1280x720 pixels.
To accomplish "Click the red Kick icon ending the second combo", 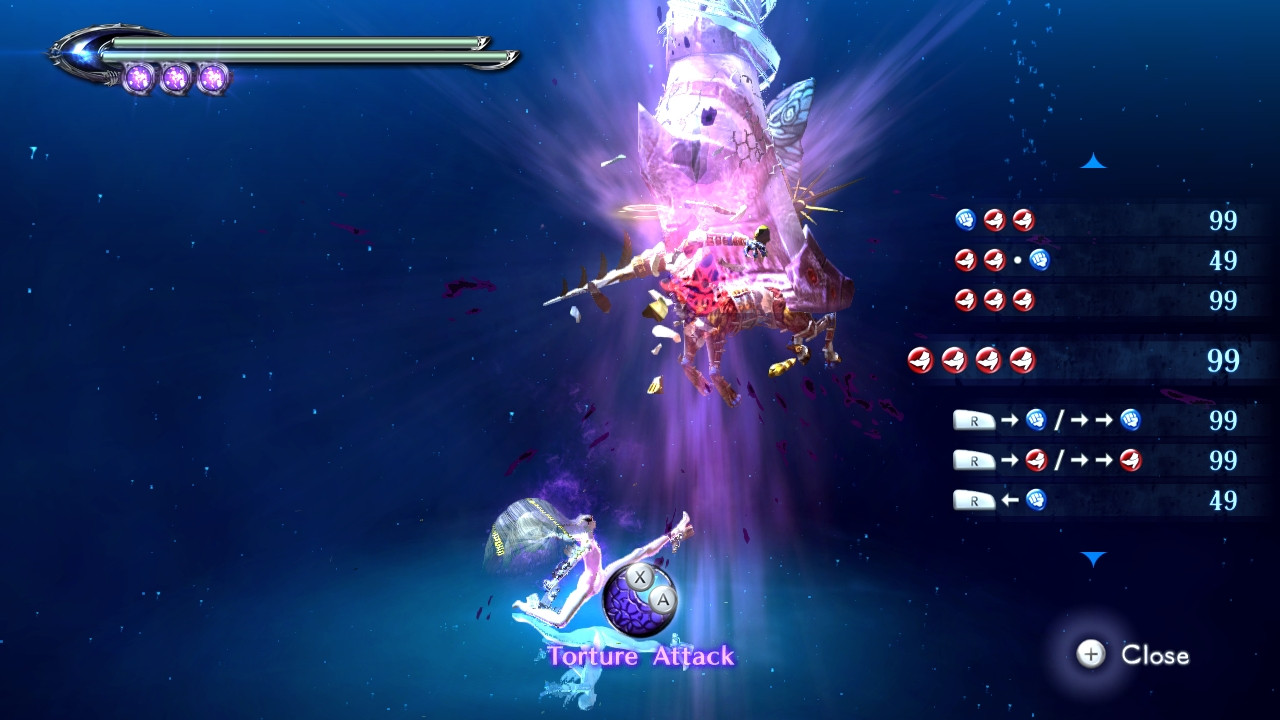I will coord(992,260).
